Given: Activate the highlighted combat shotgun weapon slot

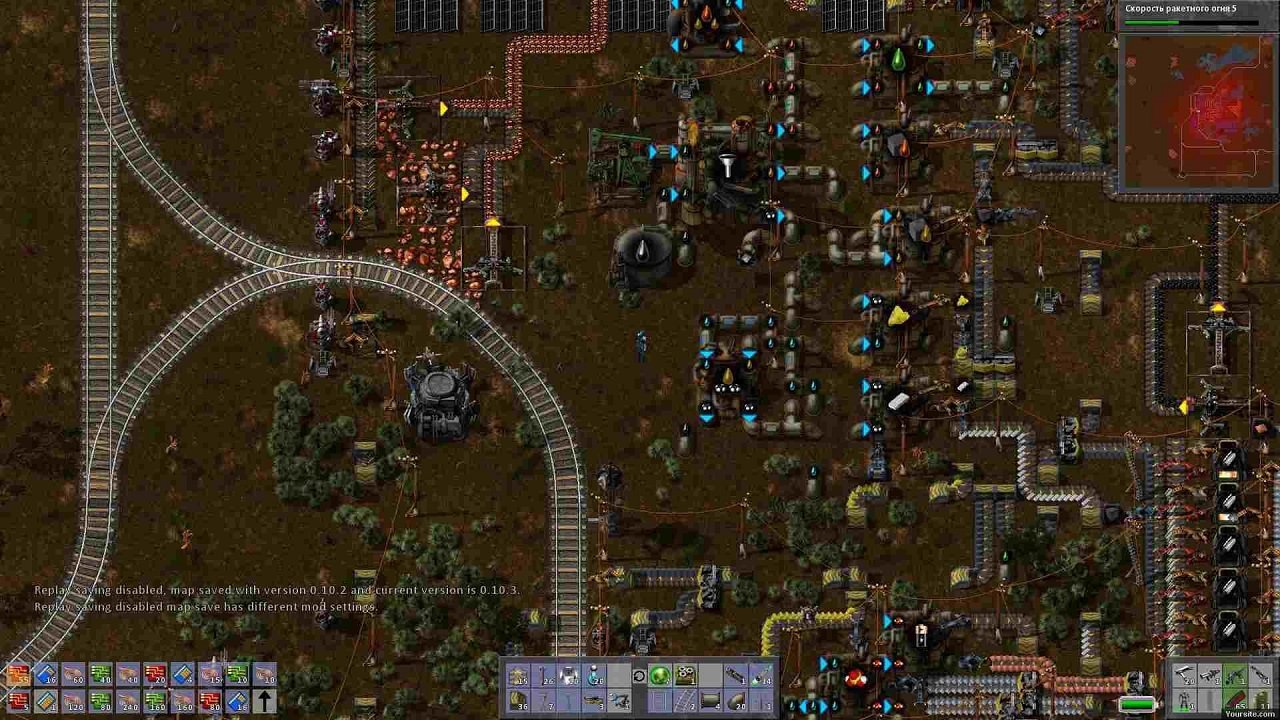Looking at the screenshot, I should pyautogui.click(x=1235, y=674).
